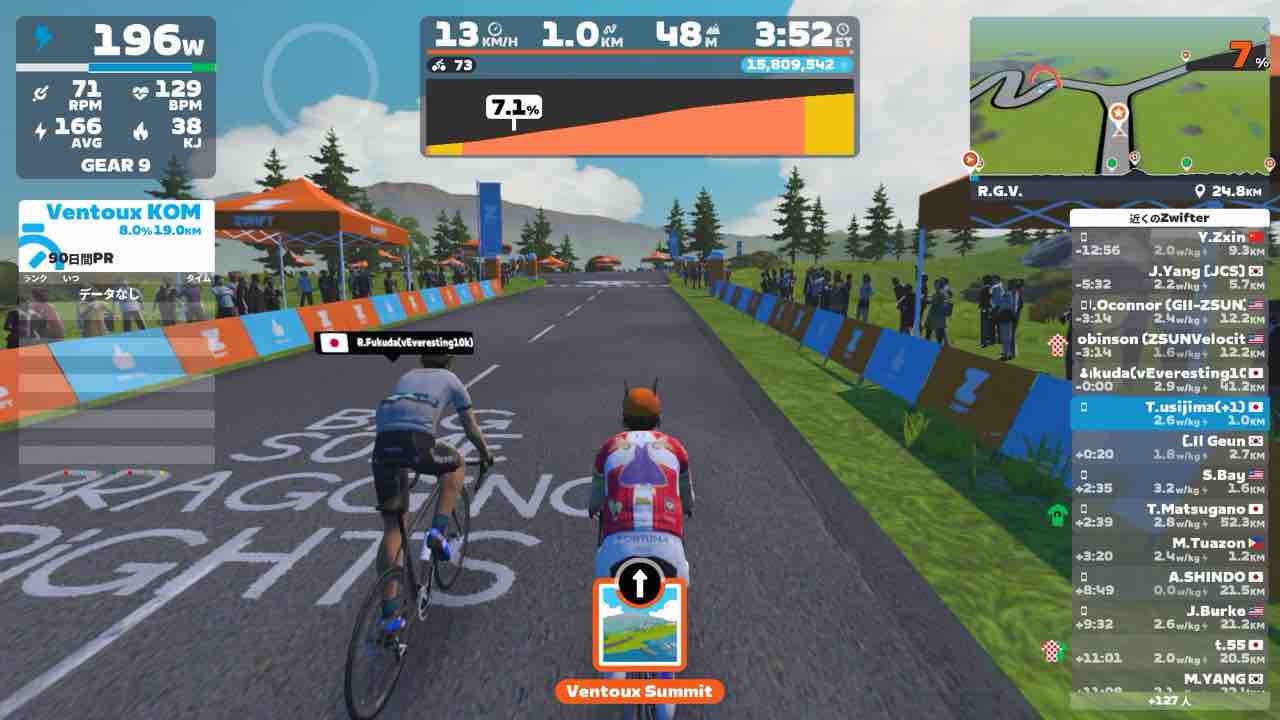Select Y.Zxin in the nearby Zwifters list

1169,244
